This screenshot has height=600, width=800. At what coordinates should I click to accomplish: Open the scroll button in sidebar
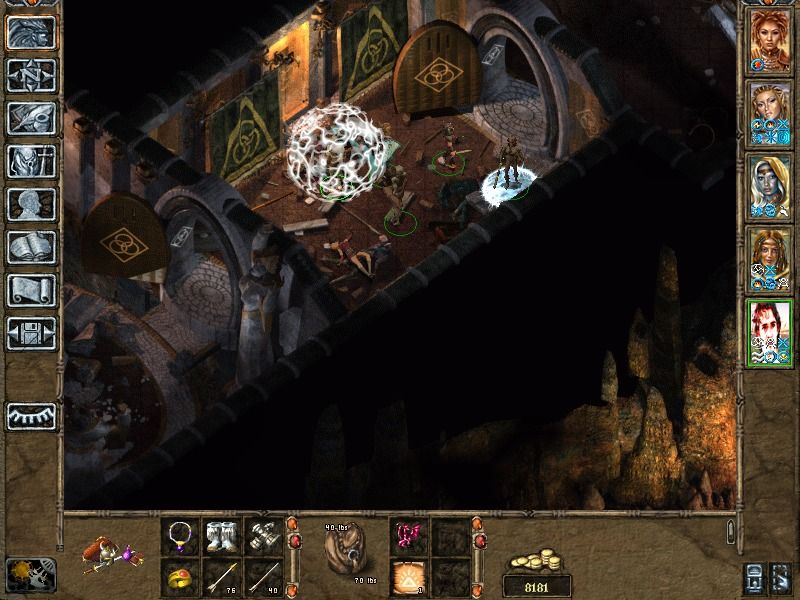(31, 289)
